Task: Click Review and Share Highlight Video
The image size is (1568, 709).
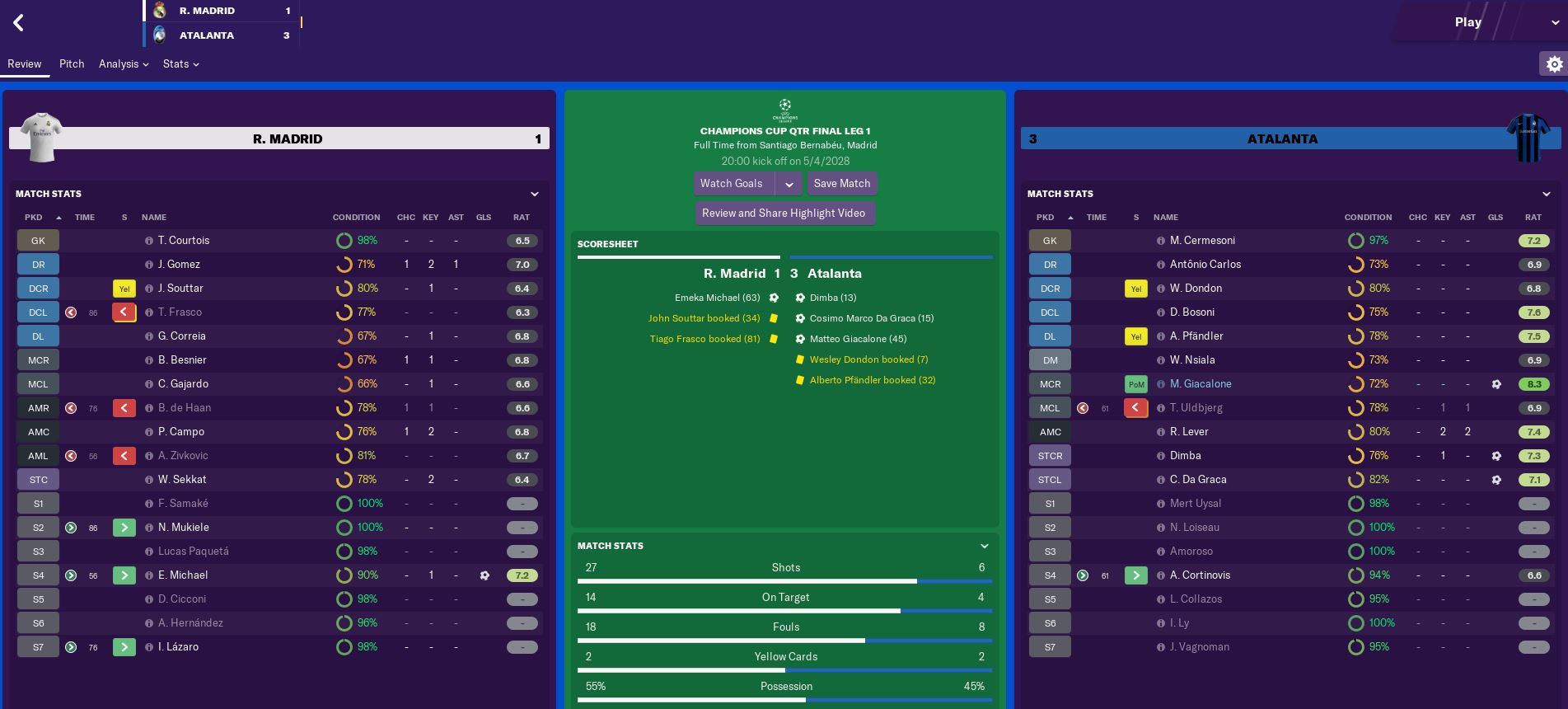Action: pos(785,213)
